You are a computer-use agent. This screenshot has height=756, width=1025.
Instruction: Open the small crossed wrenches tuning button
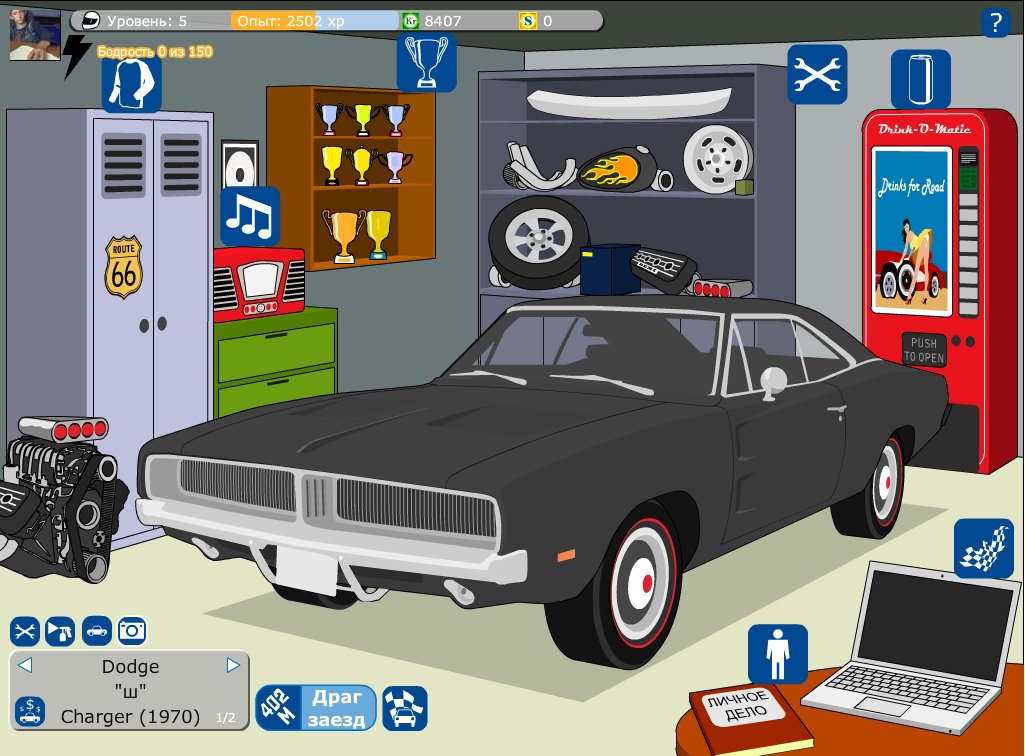point(25,631)
